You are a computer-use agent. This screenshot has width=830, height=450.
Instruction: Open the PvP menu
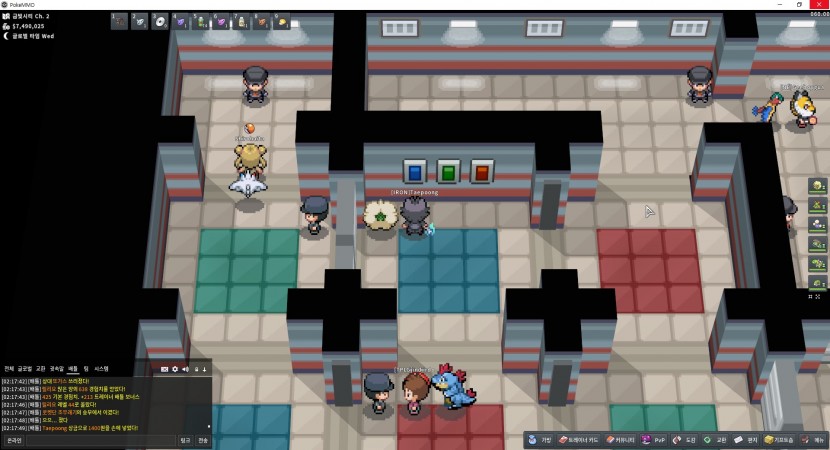coord(654,440)
